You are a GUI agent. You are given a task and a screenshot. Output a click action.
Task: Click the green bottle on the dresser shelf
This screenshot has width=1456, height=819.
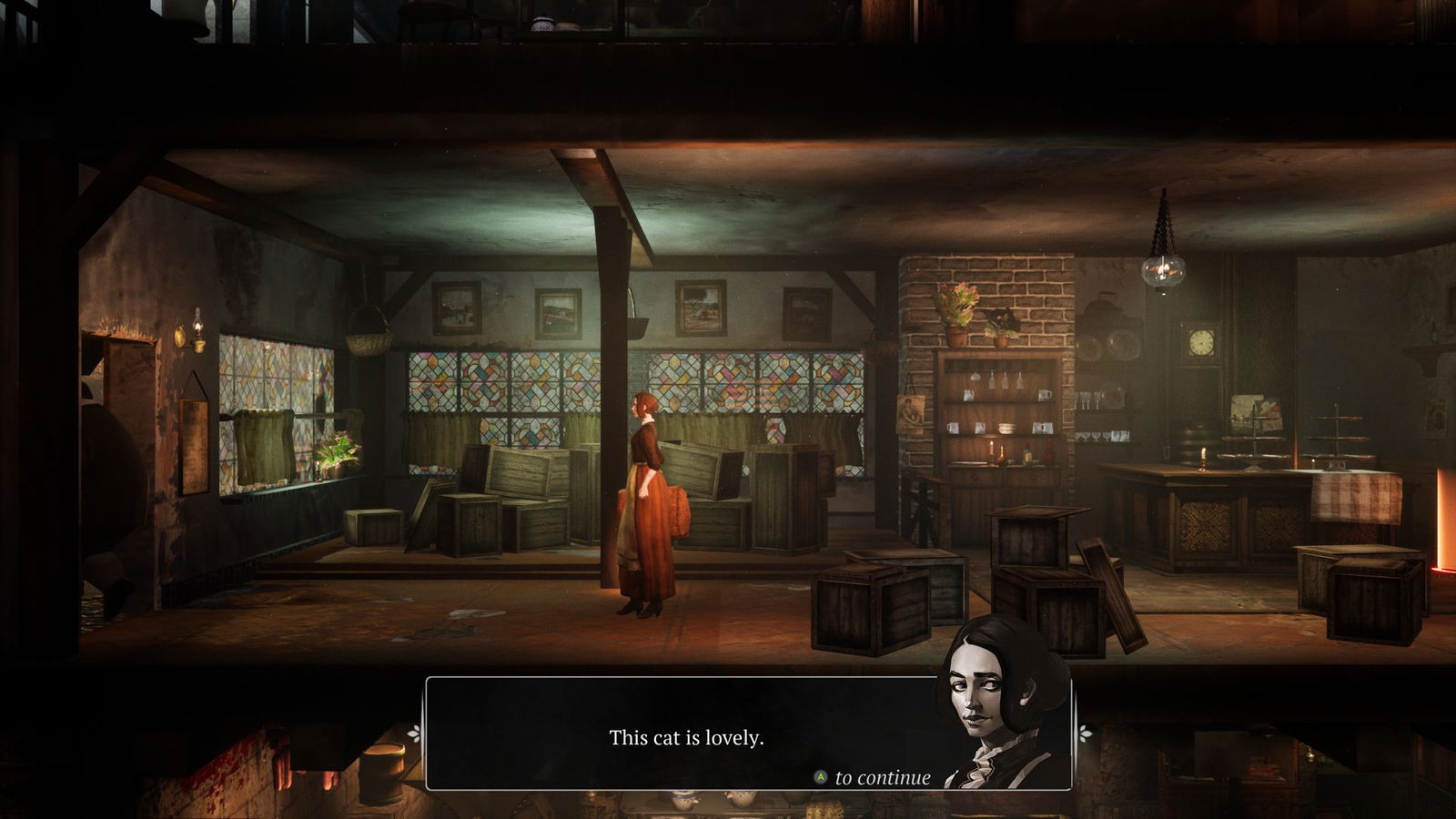click(x=1026, y=454)
